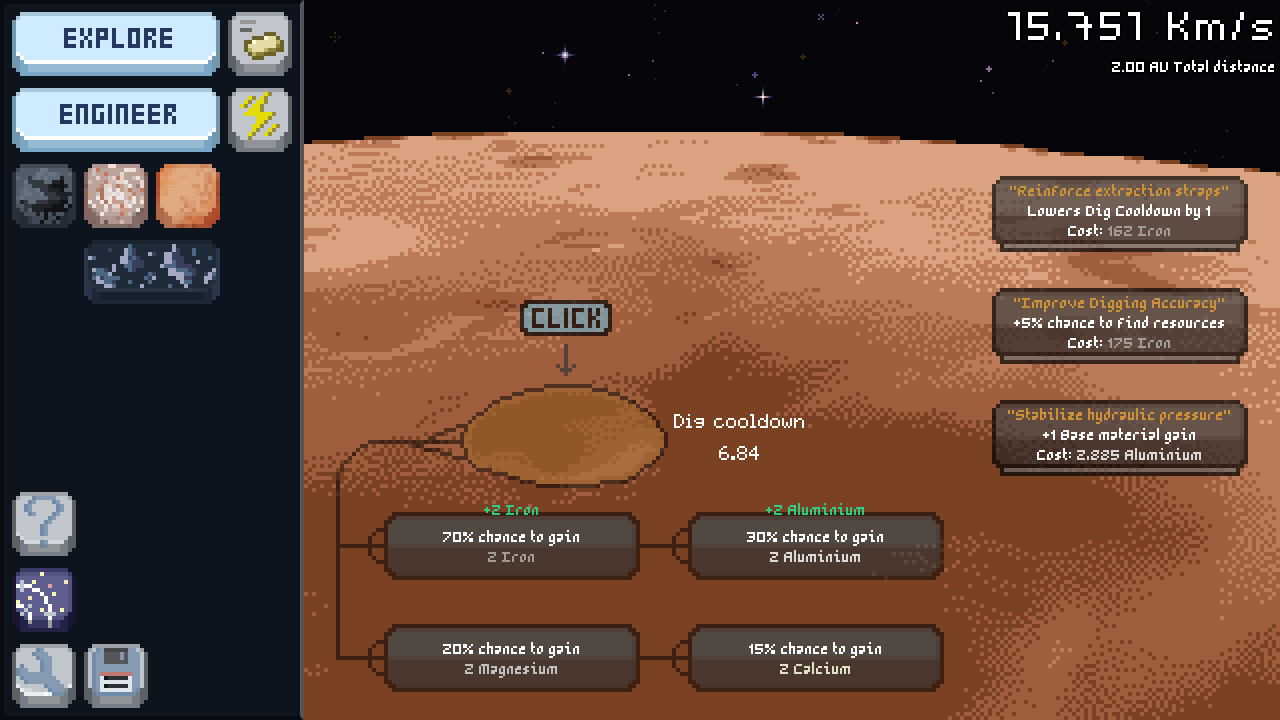Open the gold bar resources panel
This screenshot has height=720, width=1280.
pos(259,42)
